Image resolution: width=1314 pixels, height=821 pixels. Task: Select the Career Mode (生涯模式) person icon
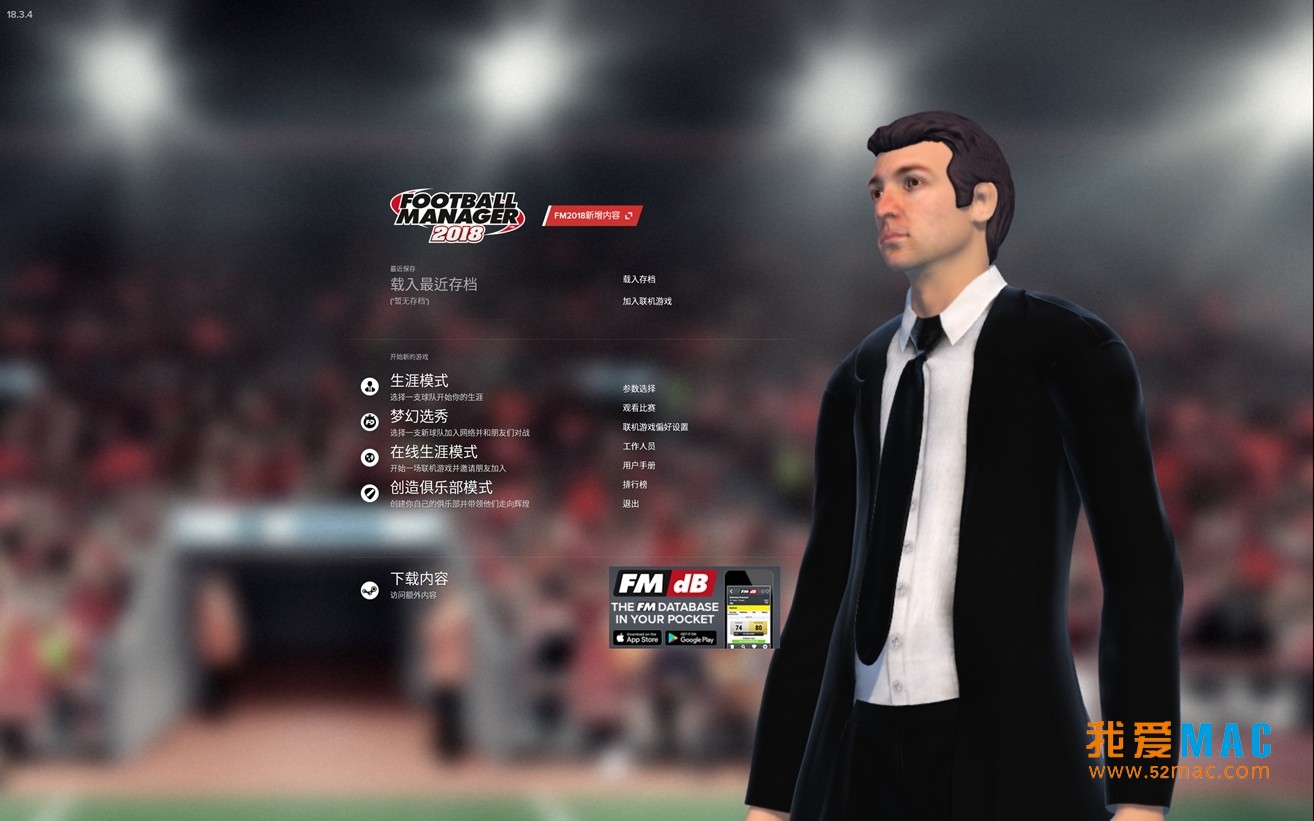tap(368, 387)
